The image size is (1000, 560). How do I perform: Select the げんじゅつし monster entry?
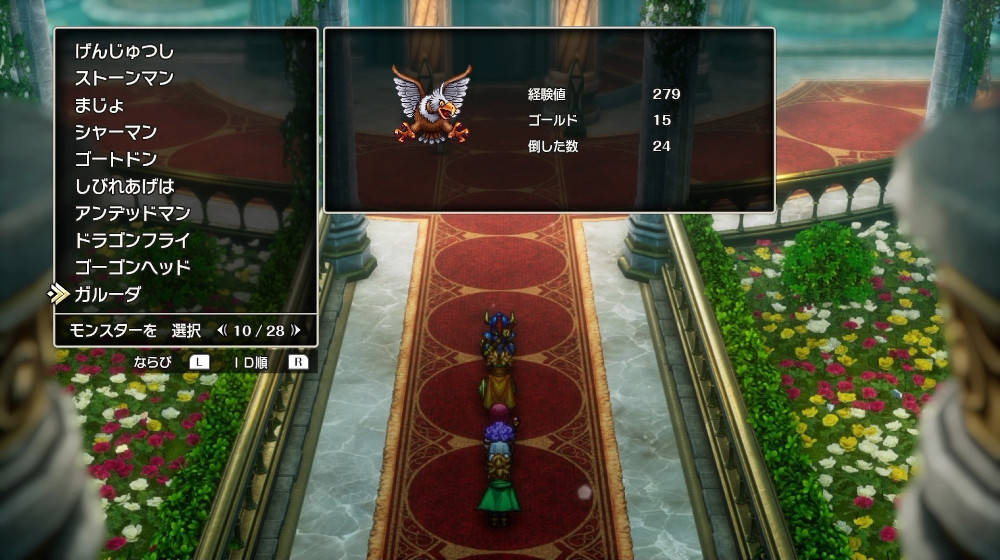(x=124, y=51)
